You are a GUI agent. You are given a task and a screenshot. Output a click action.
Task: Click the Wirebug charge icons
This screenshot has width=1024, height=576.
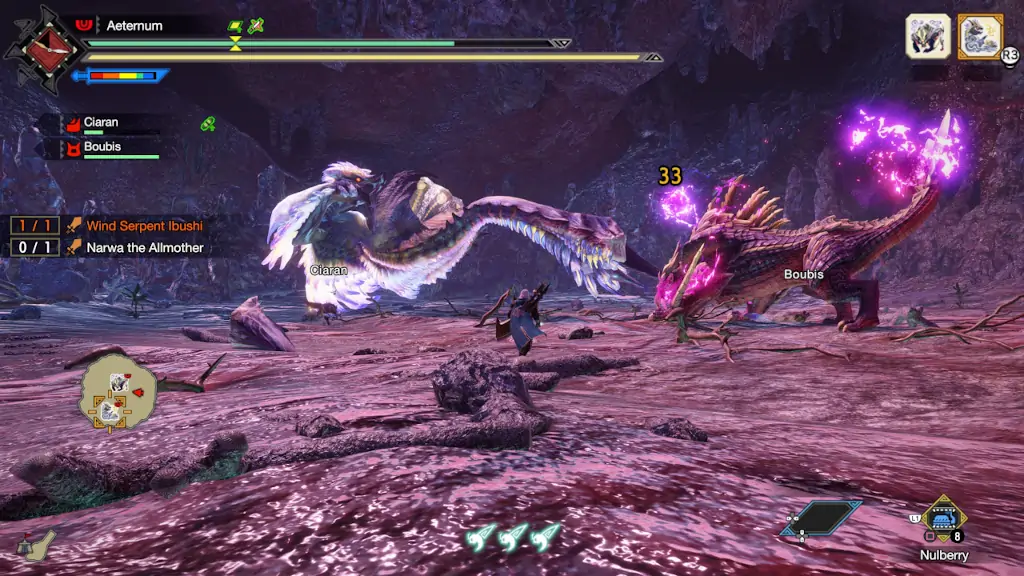(x=512, y=537)
